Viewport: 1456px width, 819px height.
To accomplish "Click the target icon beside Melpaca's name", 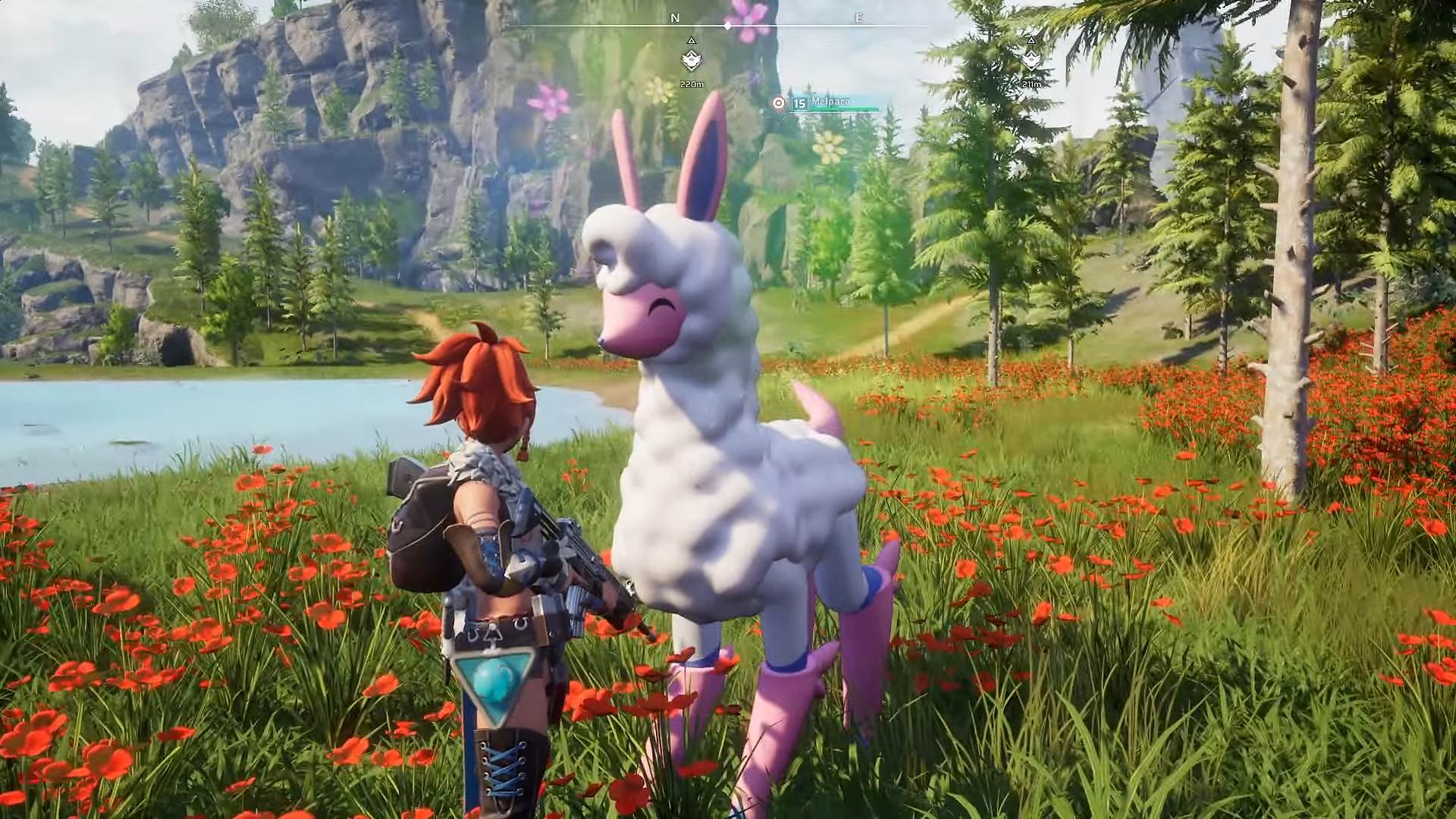I will (778, 103).
